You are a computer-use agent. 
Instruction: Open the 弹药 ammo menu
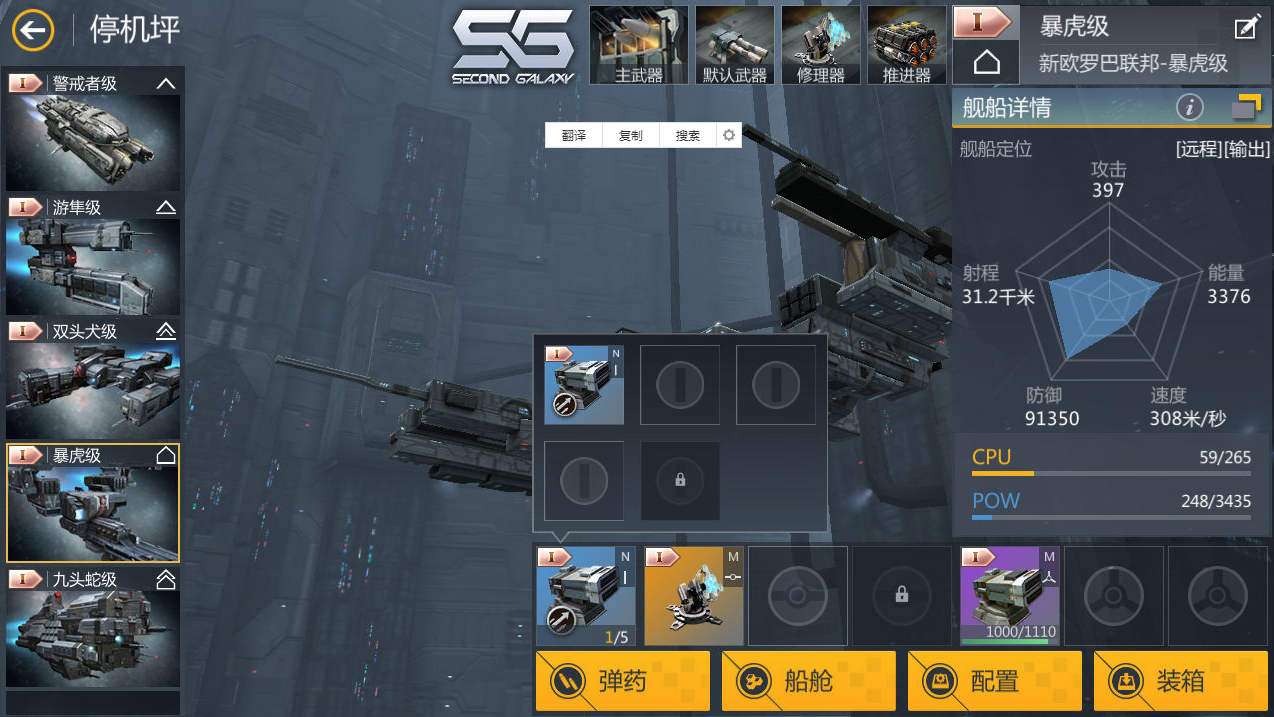point(623,681)
